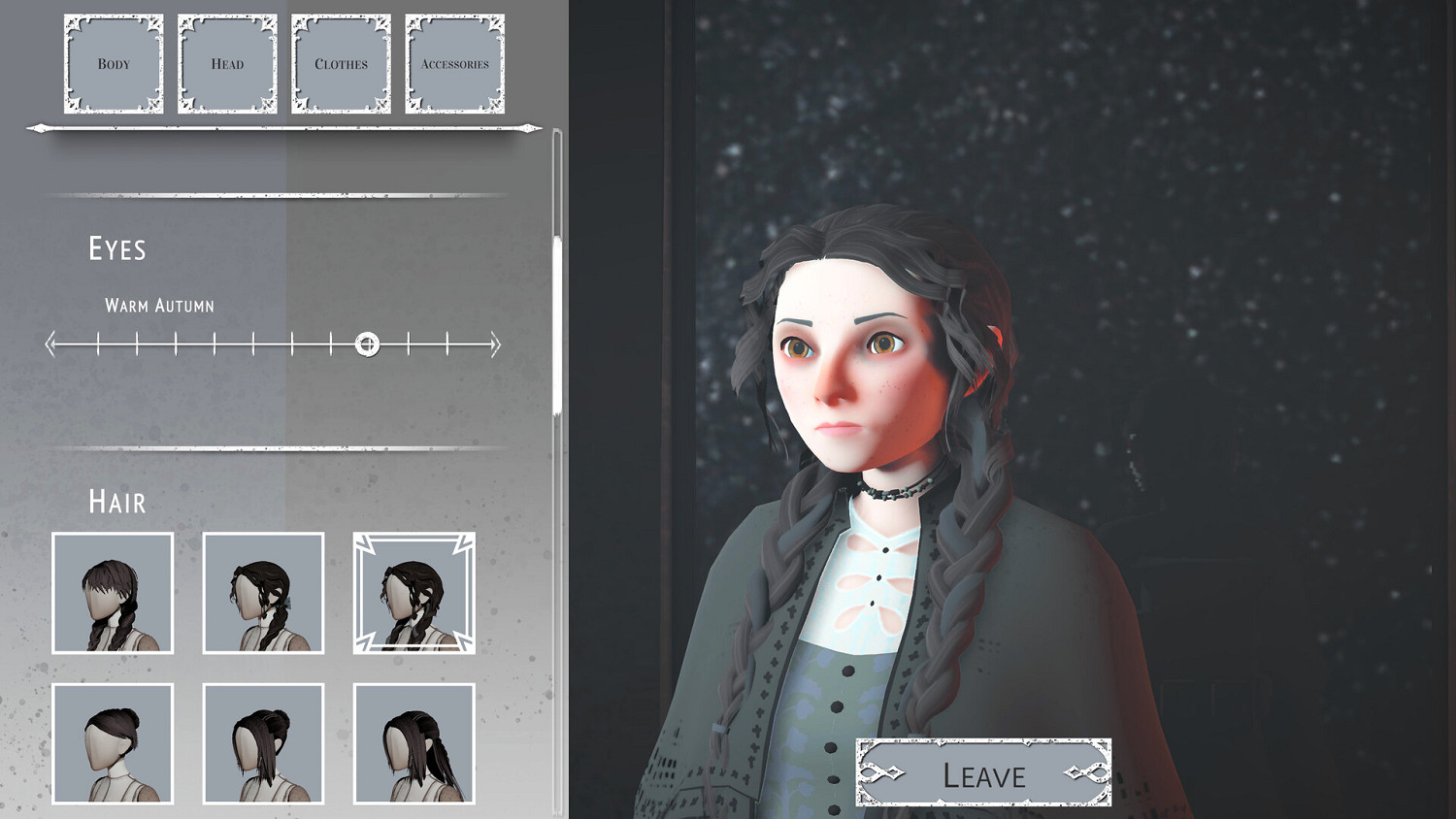Viewport: 1456px width, 819px height.
Task: Click the Eyes section heading
Action: 116,249
